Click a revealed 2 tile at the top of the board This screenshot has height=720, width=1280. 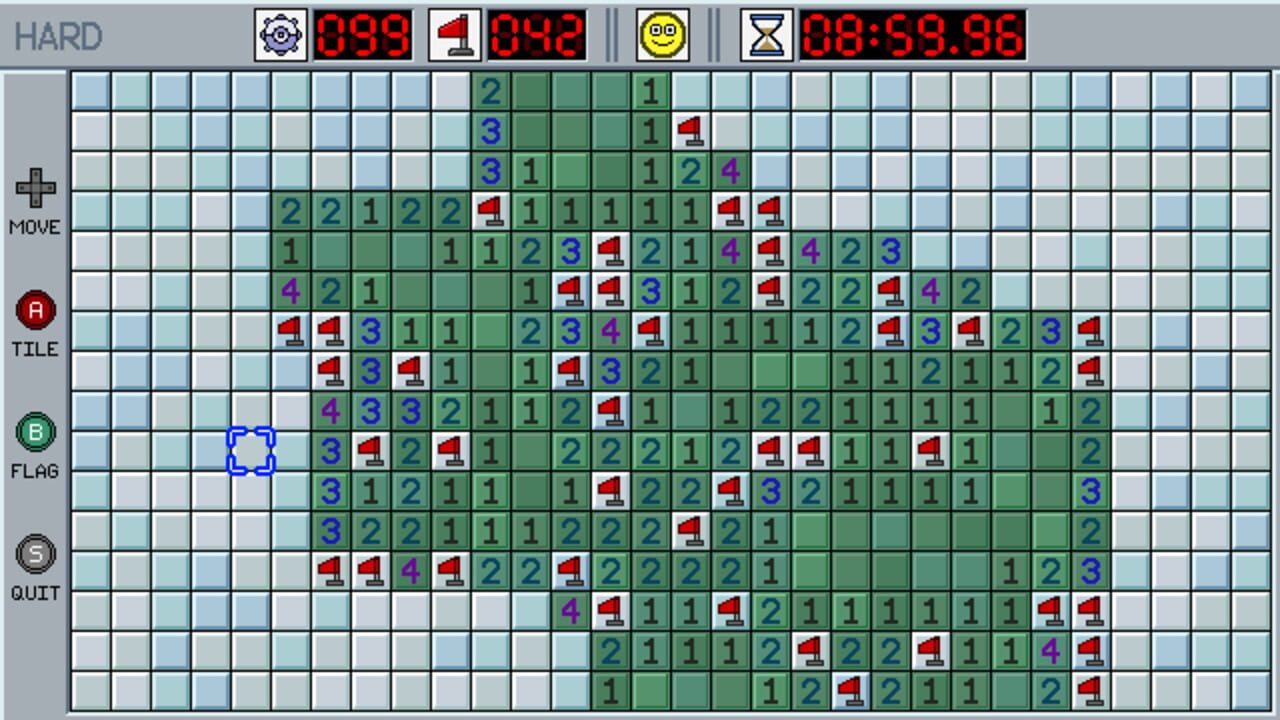tap(491, 91)
